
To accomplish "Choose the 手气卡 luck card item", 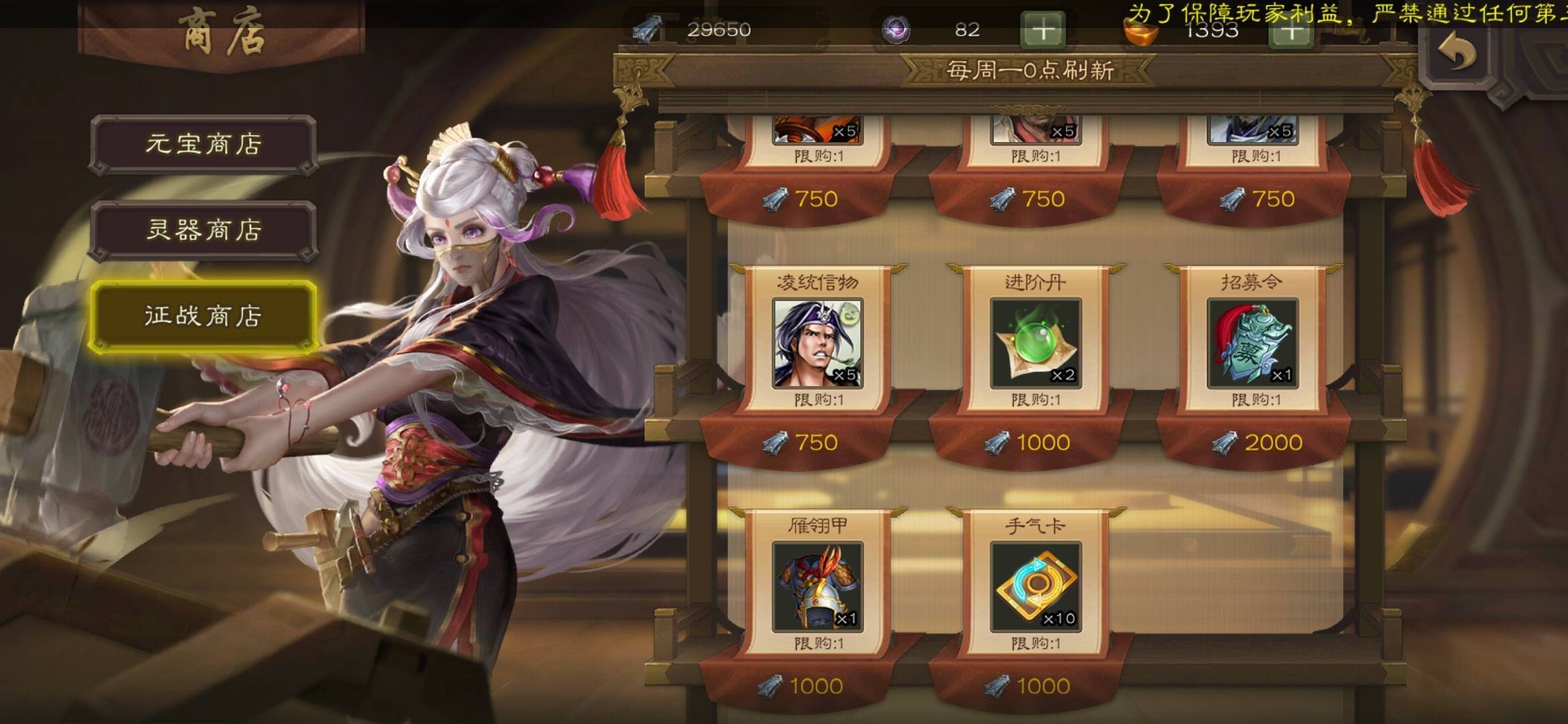I will click(x=1035, y=587).
